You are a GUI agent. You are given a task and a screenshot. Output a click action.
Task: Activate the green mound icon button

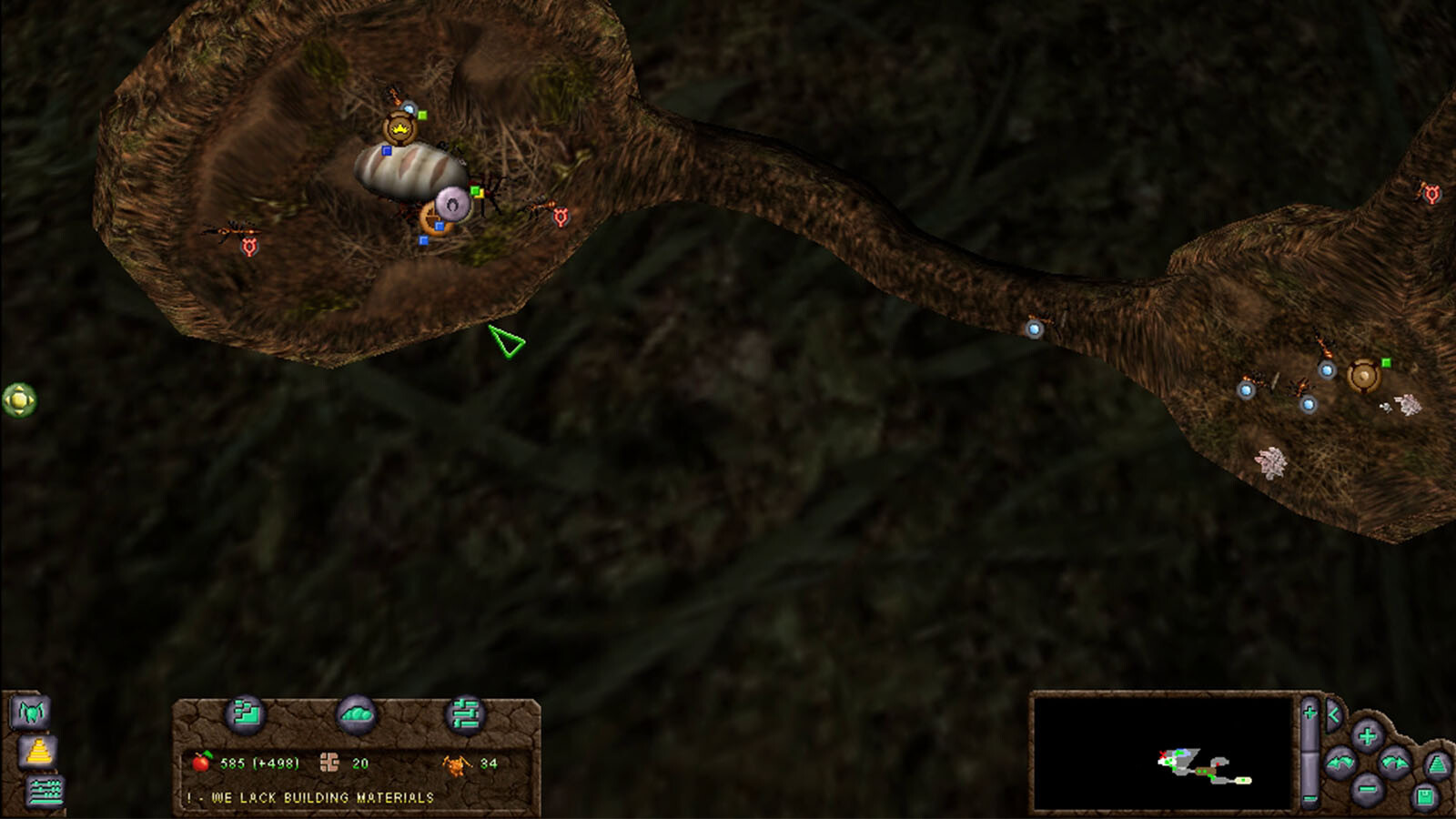point(356,714)
